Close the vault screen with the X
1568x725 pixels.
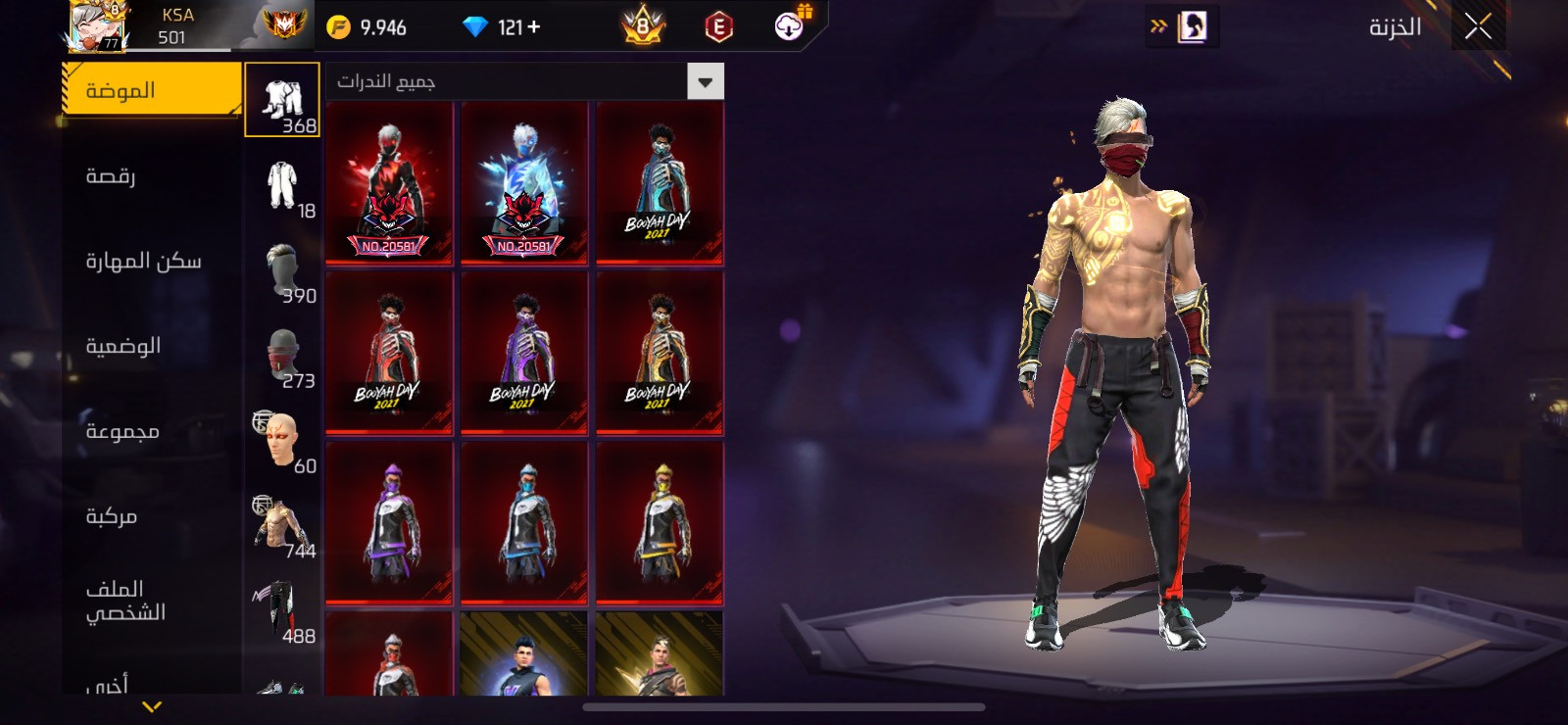coord(1478,26)
